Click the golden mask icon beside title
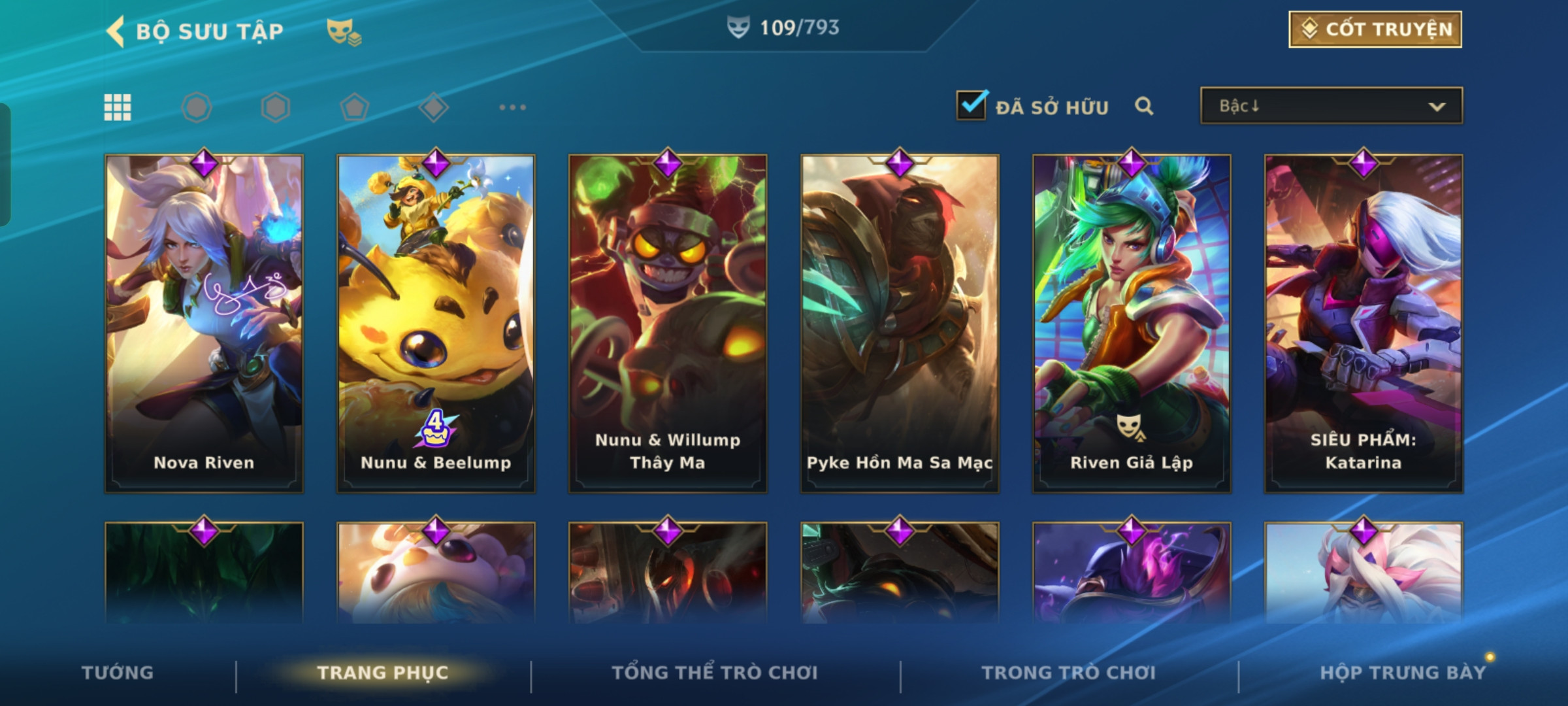The image size is (1568, 706). (343, 31)
